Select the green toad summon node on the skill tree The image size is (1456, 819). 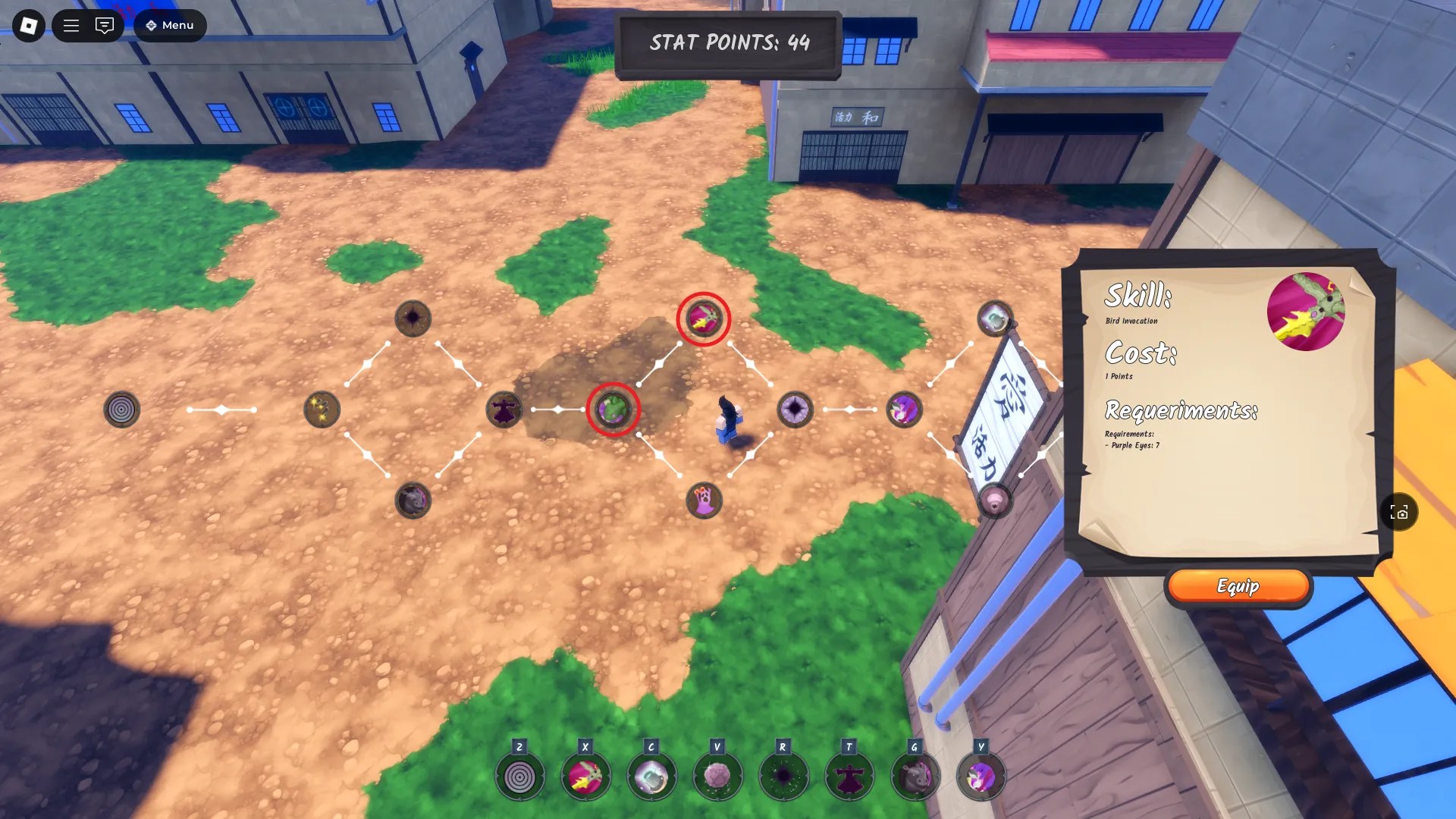[x=613, y=410]
